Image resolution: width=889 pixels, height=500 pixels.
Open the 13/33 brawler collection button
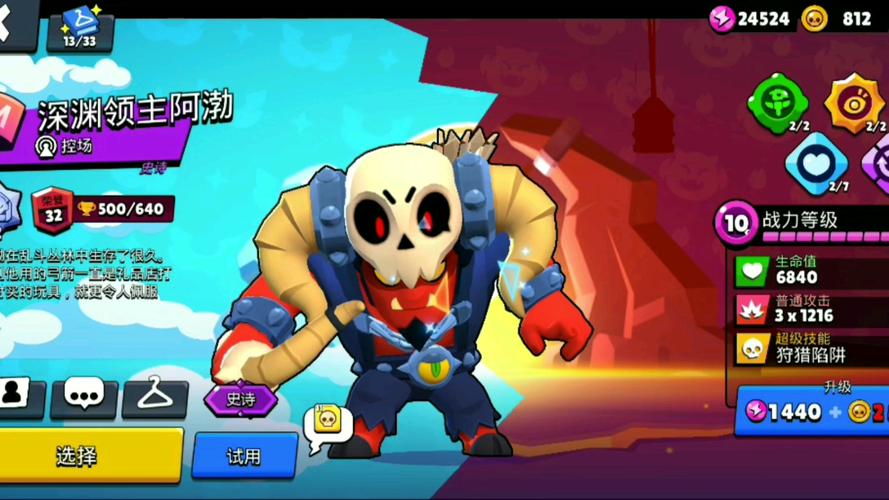[x=79, y=28]
